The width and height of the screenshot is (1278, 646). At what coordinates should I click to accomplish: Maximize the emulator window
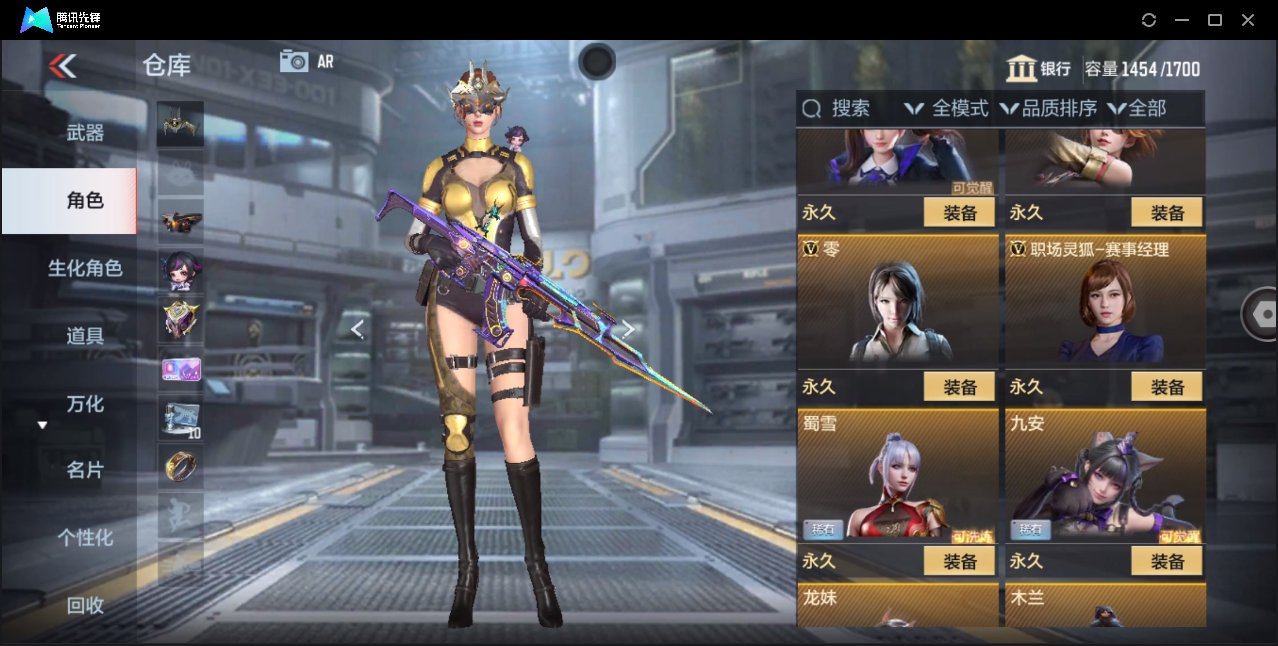(x=1215, y=20)
